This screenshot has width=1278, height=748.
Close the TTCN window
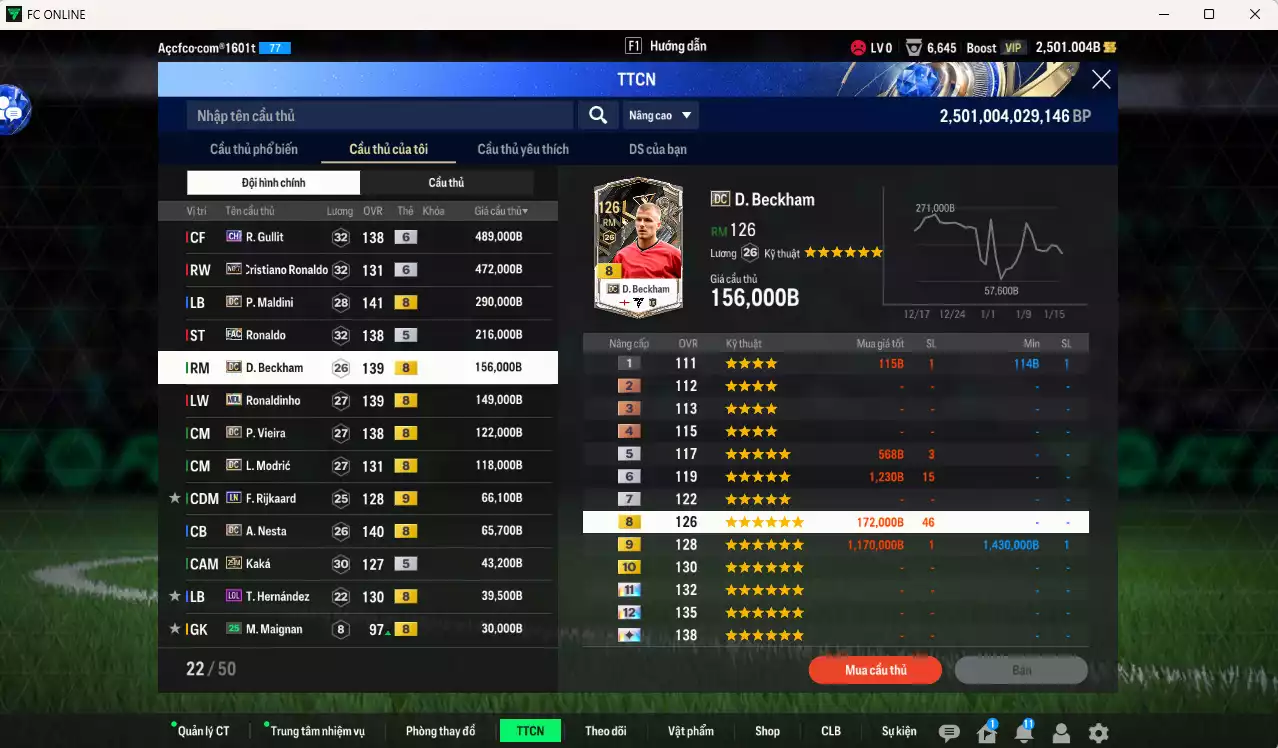coord(1101,80)
